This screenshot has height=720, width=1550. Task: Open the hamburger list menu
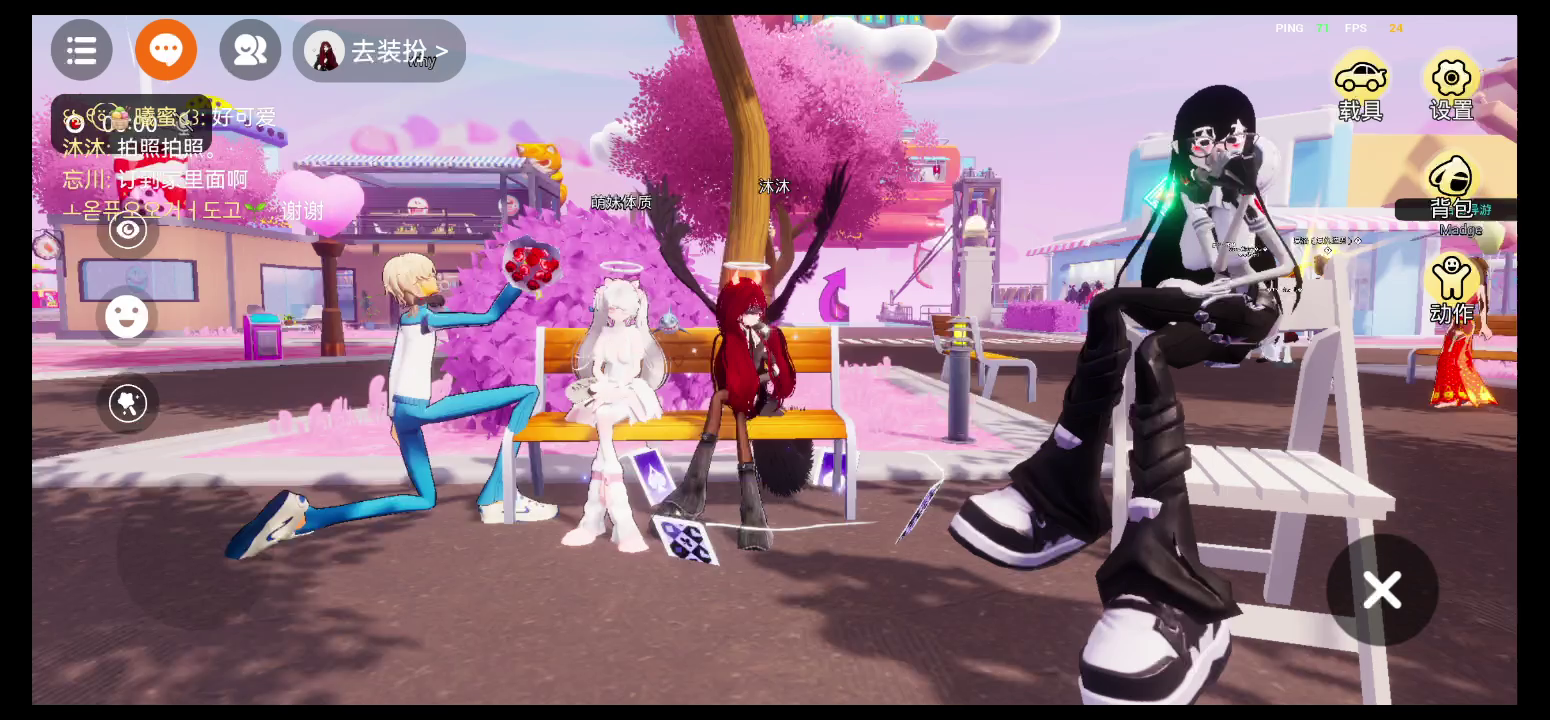[x=82, y=50]
